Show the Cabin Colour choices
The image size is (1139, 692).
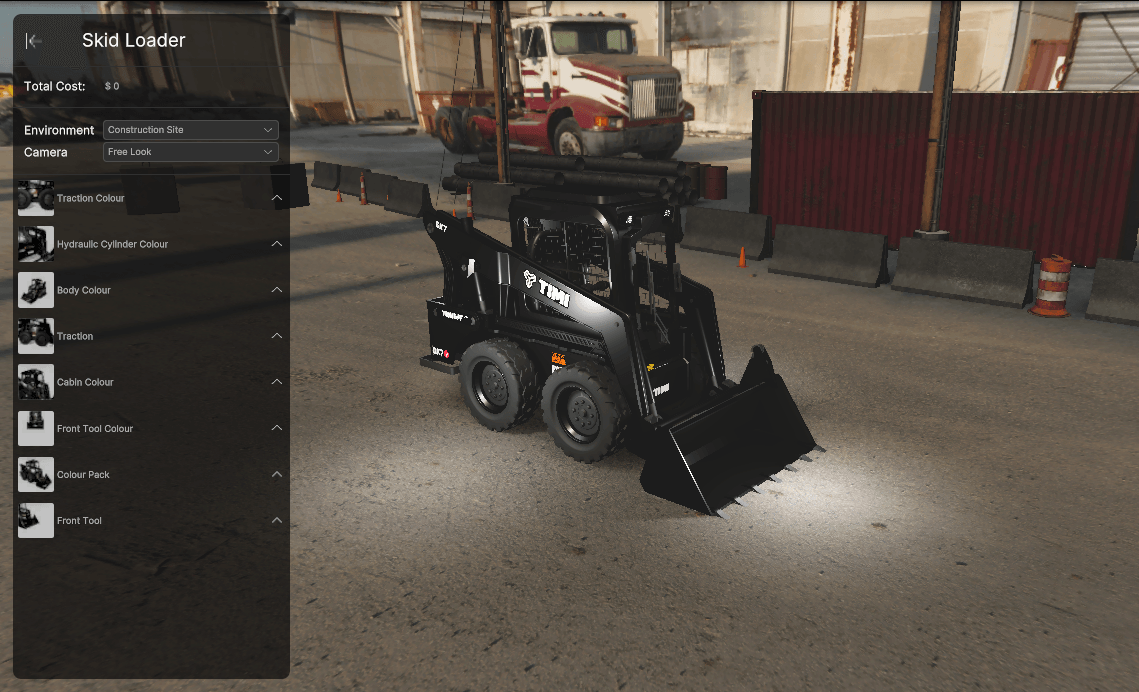tap(277, 382)
